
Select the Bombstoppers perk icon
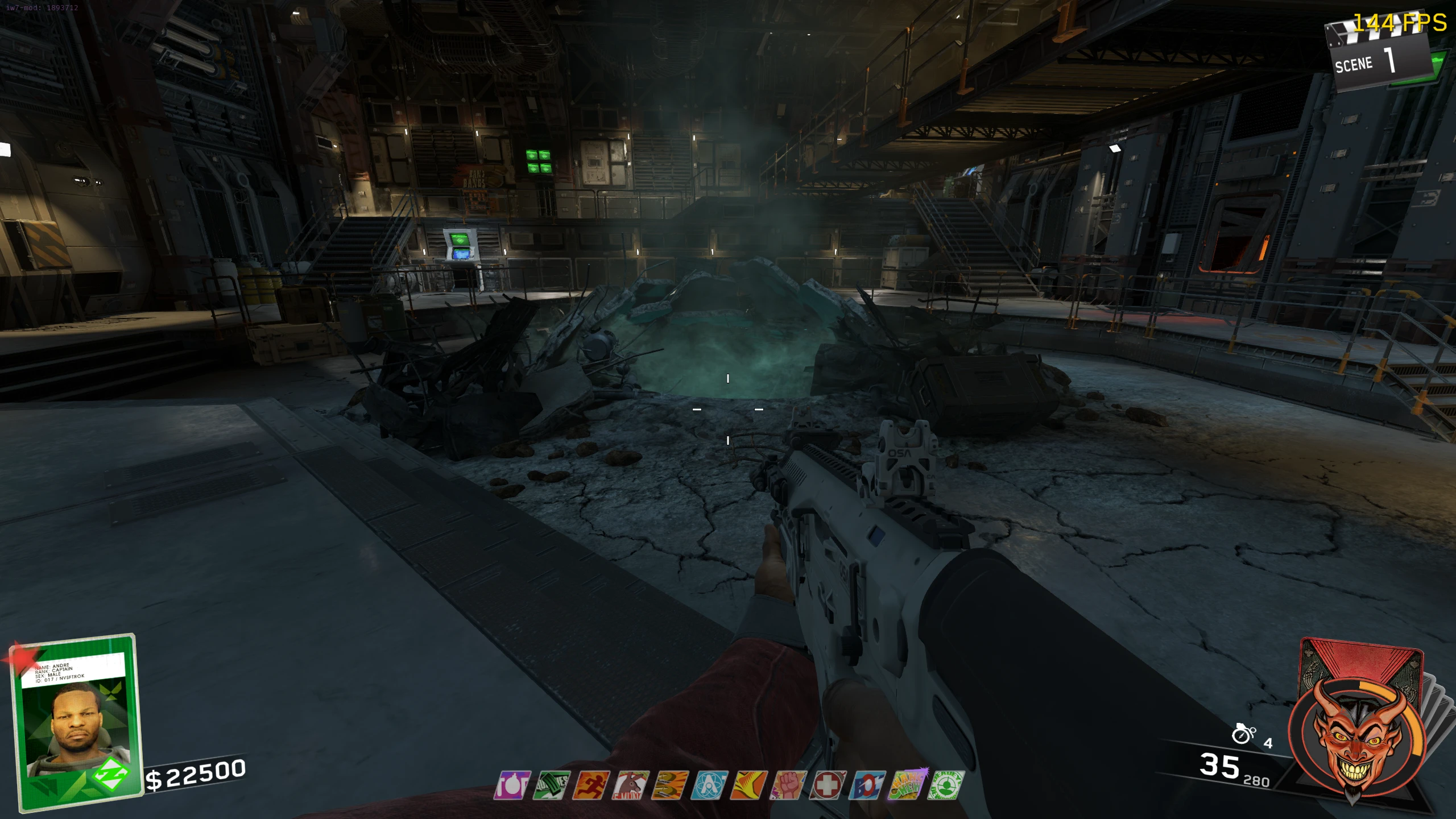(x=513, y=785)
